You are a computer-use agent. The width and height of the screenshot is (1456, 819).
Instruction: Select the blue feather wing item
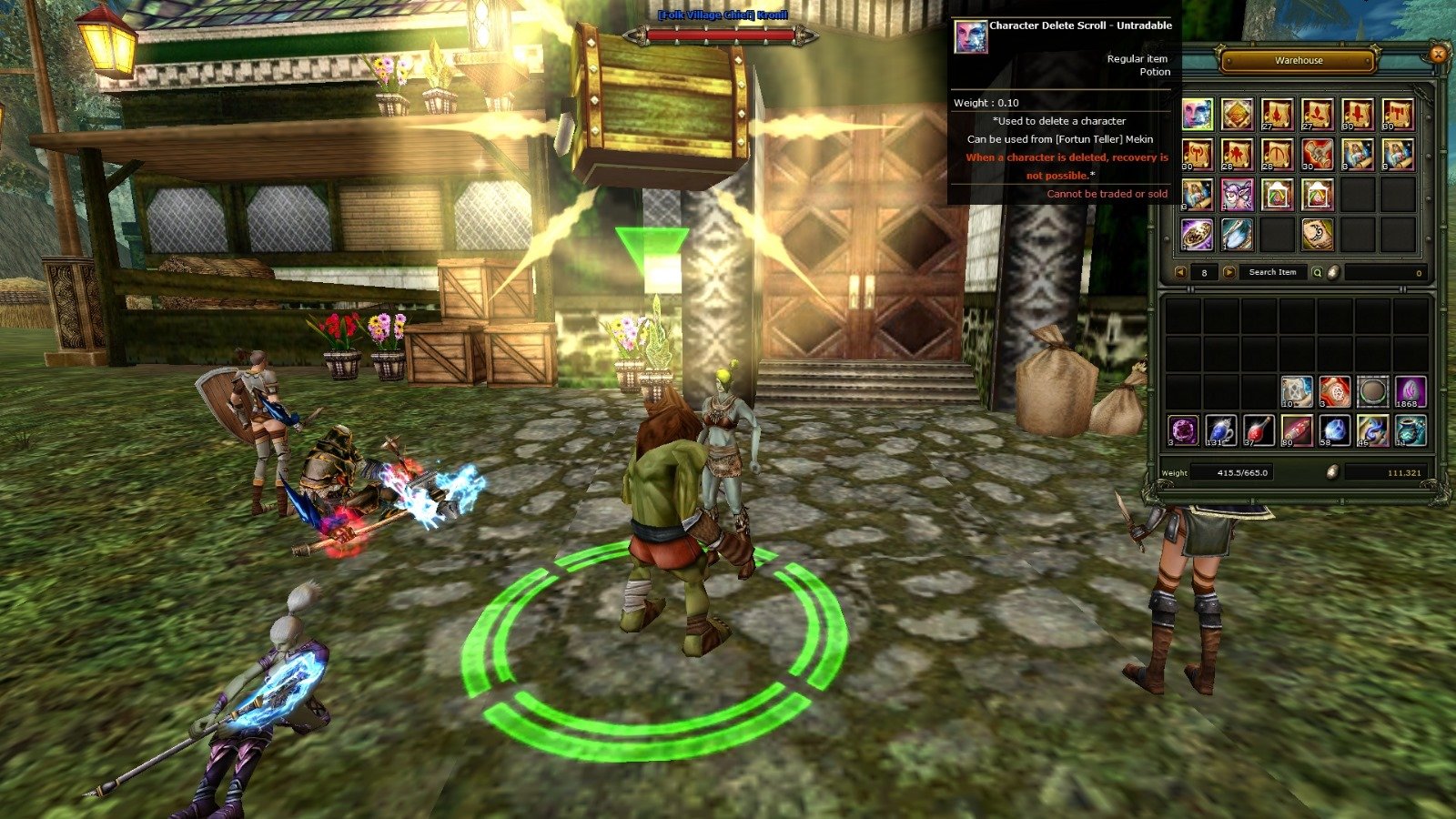(x=1238, y=235)
